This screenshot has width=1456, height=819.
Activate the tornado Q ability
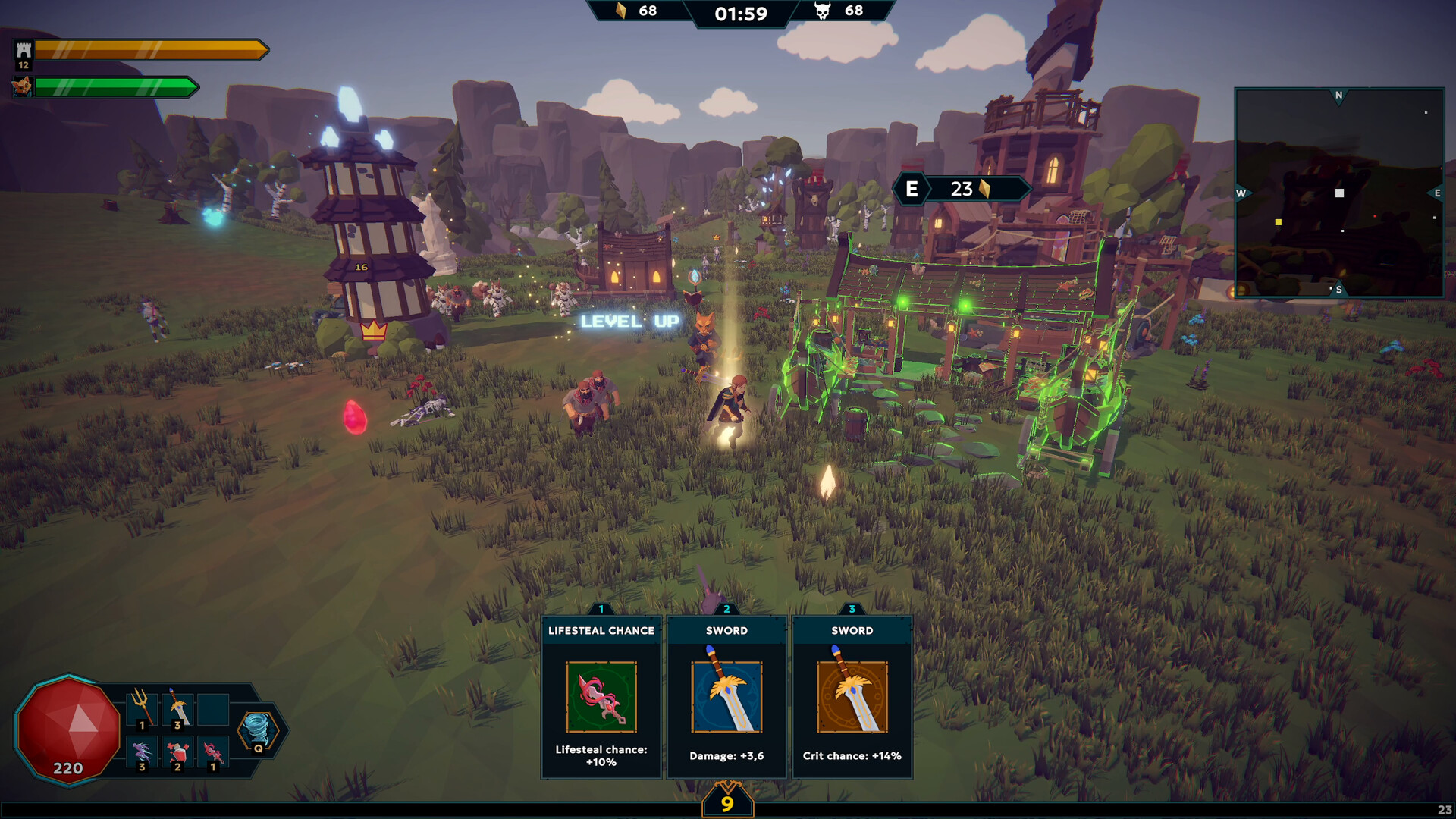click(258, 728)
